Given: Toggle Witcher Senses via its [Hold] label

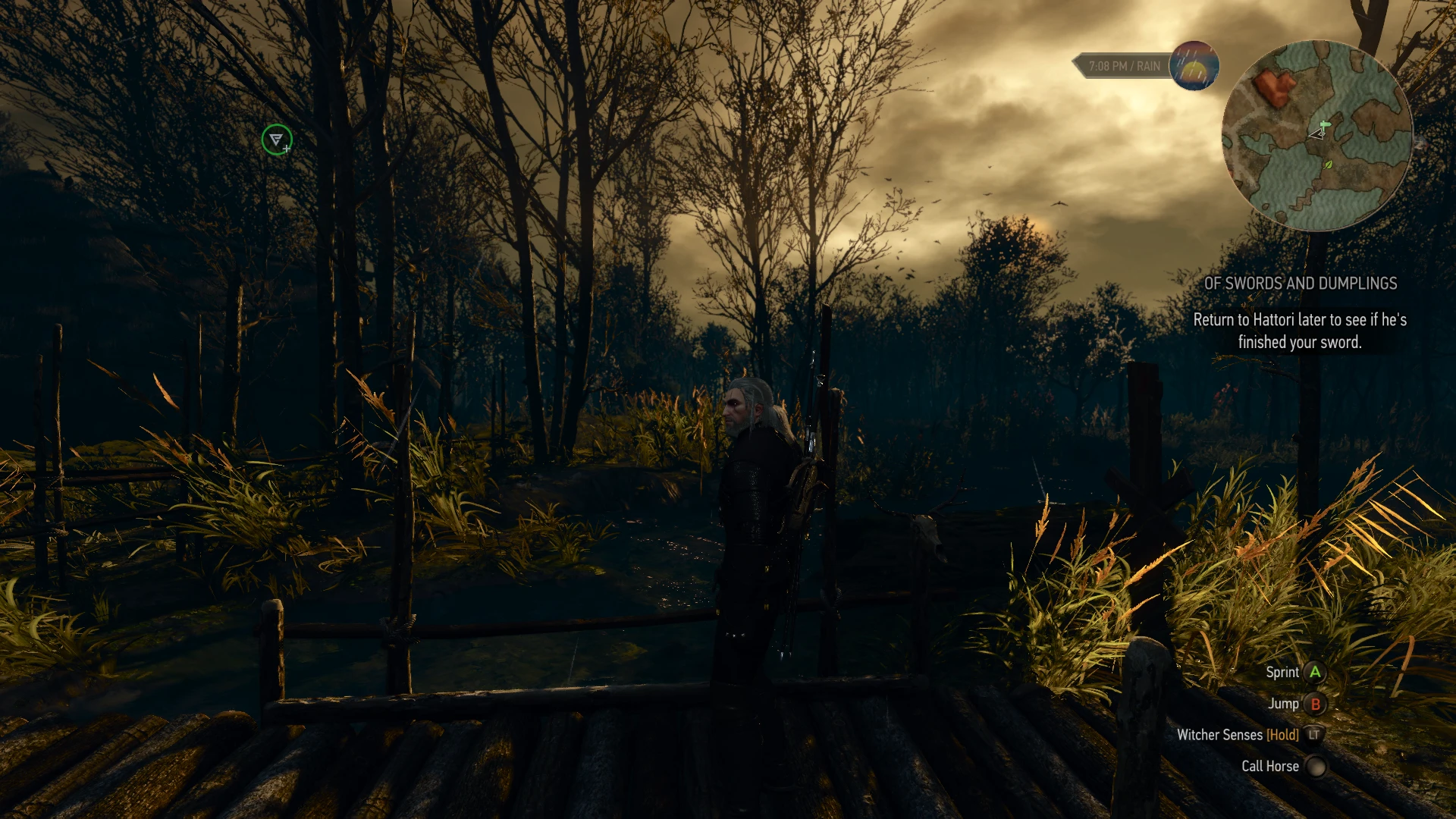Looking at the screenshot, I should click(x=1282, y=735).
